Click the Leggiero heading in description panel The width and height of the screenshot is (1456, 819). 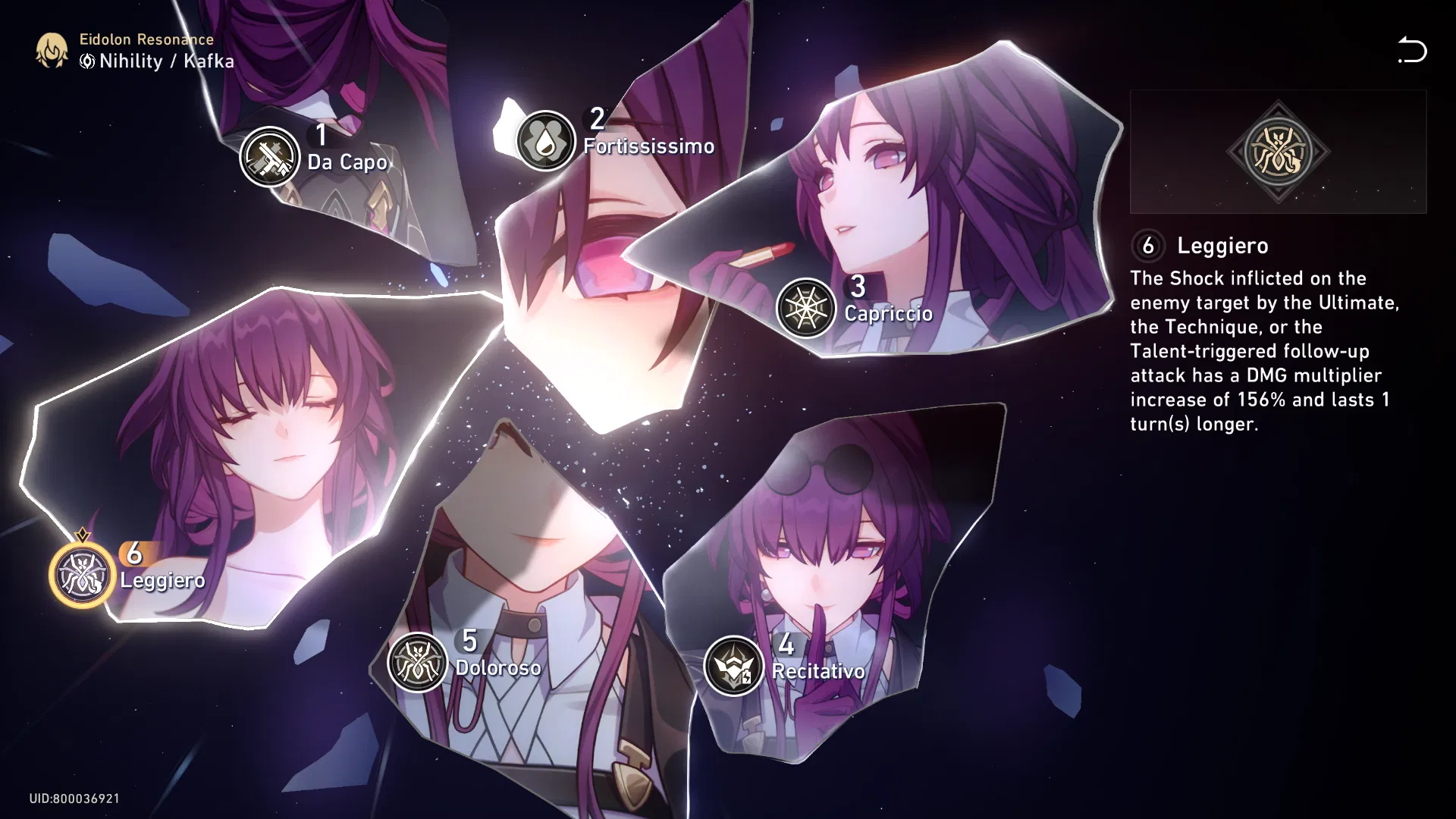tap(1222, 246)
